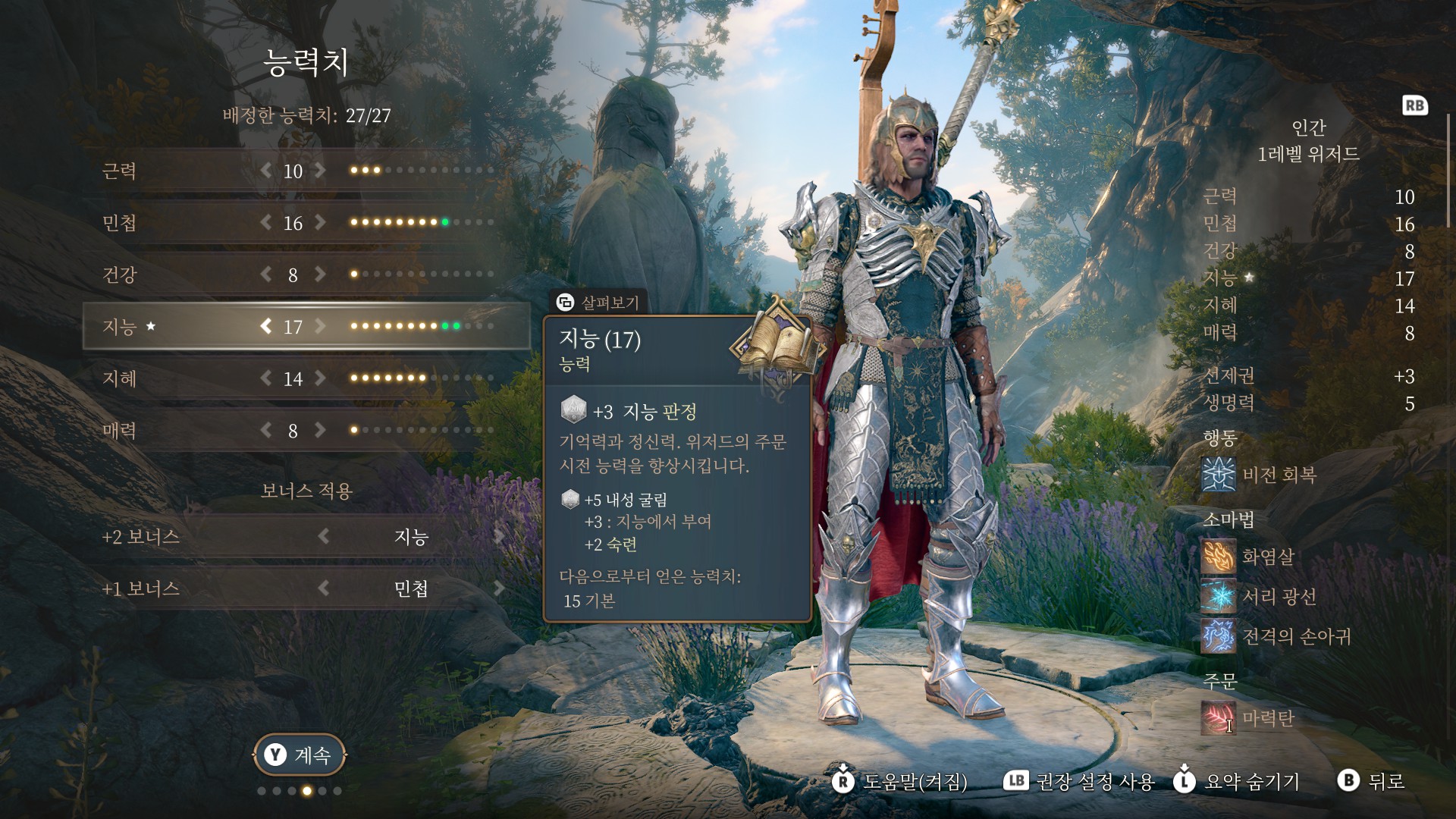
Task: Raise the 매력 value with its right arrow
Action: [x=321, y=431]
